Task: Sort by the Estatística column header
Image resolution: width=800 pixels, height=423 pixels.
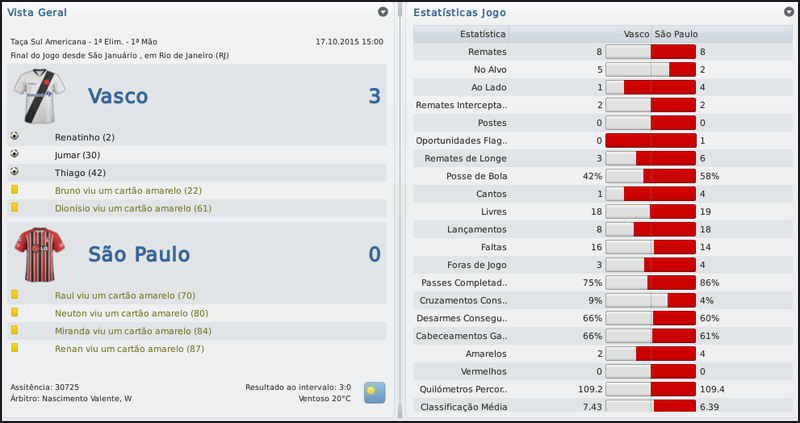Action: click(x=482, y=33)
